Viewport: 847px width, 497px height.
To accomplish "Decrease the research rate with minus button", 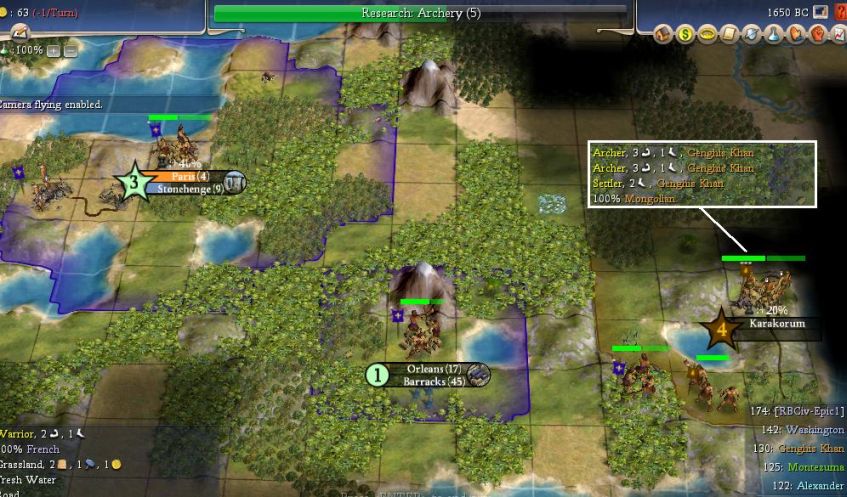I will [x=70, y=50].
